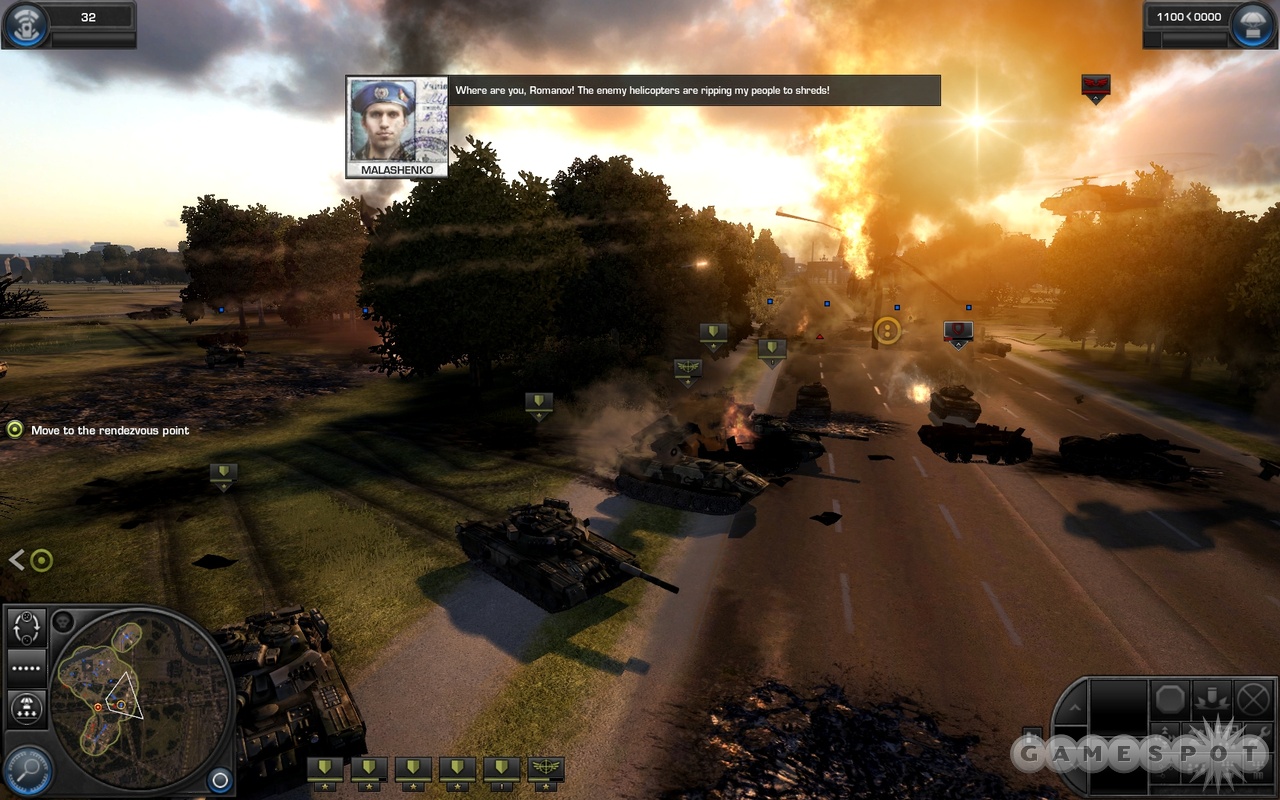Set drop zone with parachute crate button
This screenshot has width=1280, height=800.
27,709
